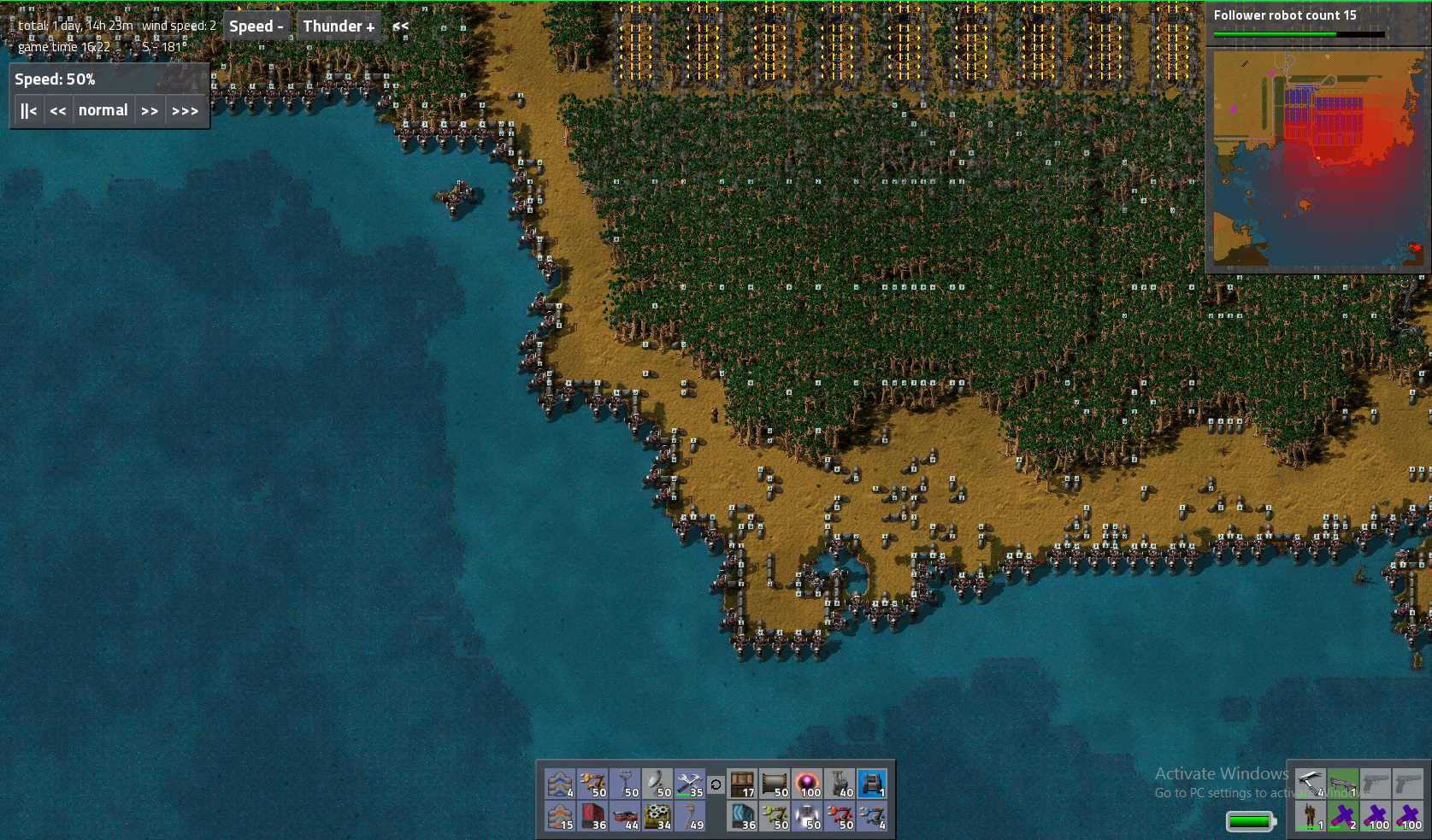Choose the iron gear wheel slot
The image size is (1432, 840).
point(657,816)
